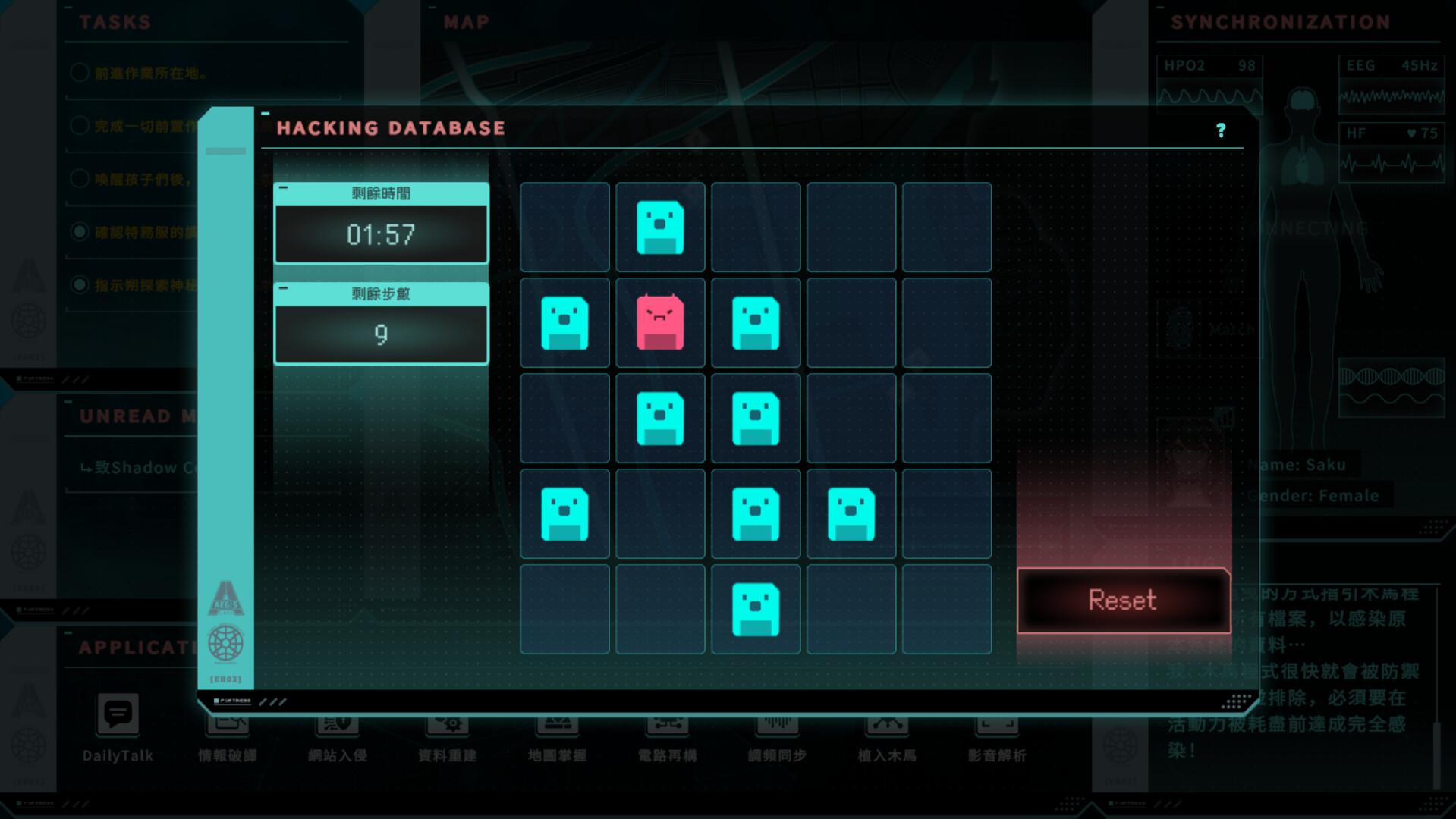Start the 資料重建 data reconstruction tool
The width and height of the screenshot is (1456, 819).
(x=447, y=726)
